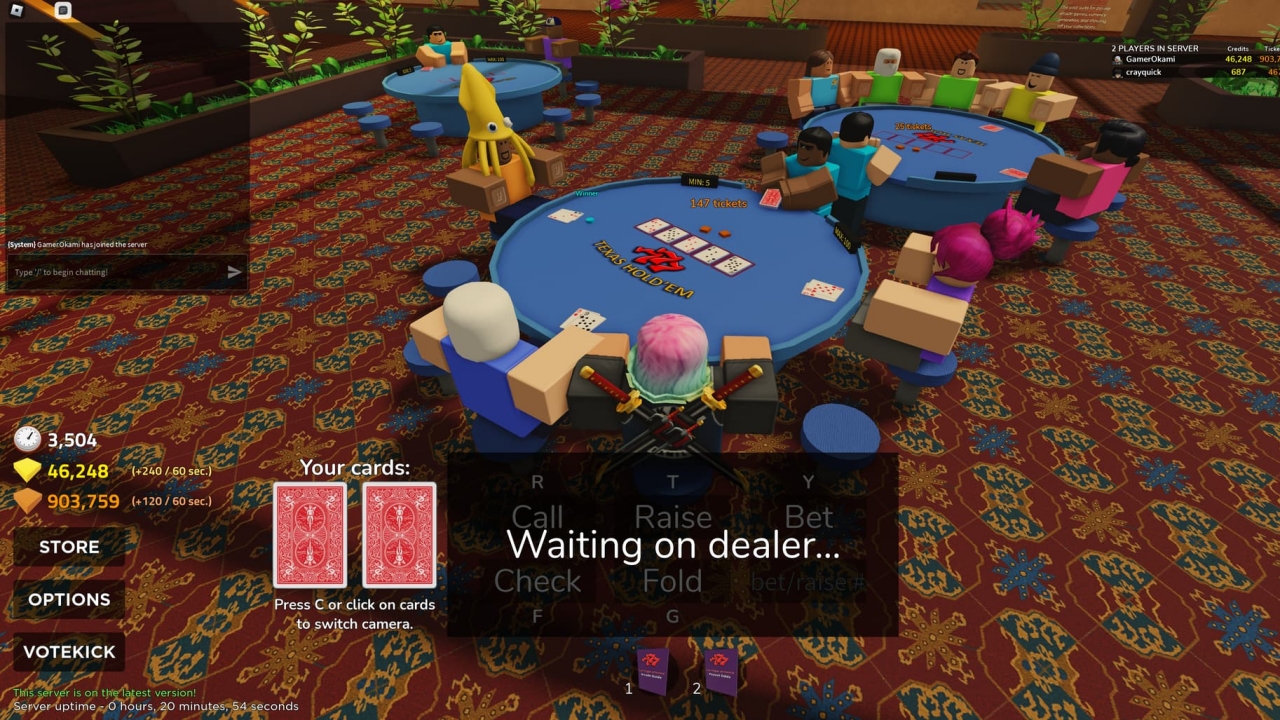Click the yellow diamond Credits icon
Screen dimensions: 1280x720
pos(28,469)
